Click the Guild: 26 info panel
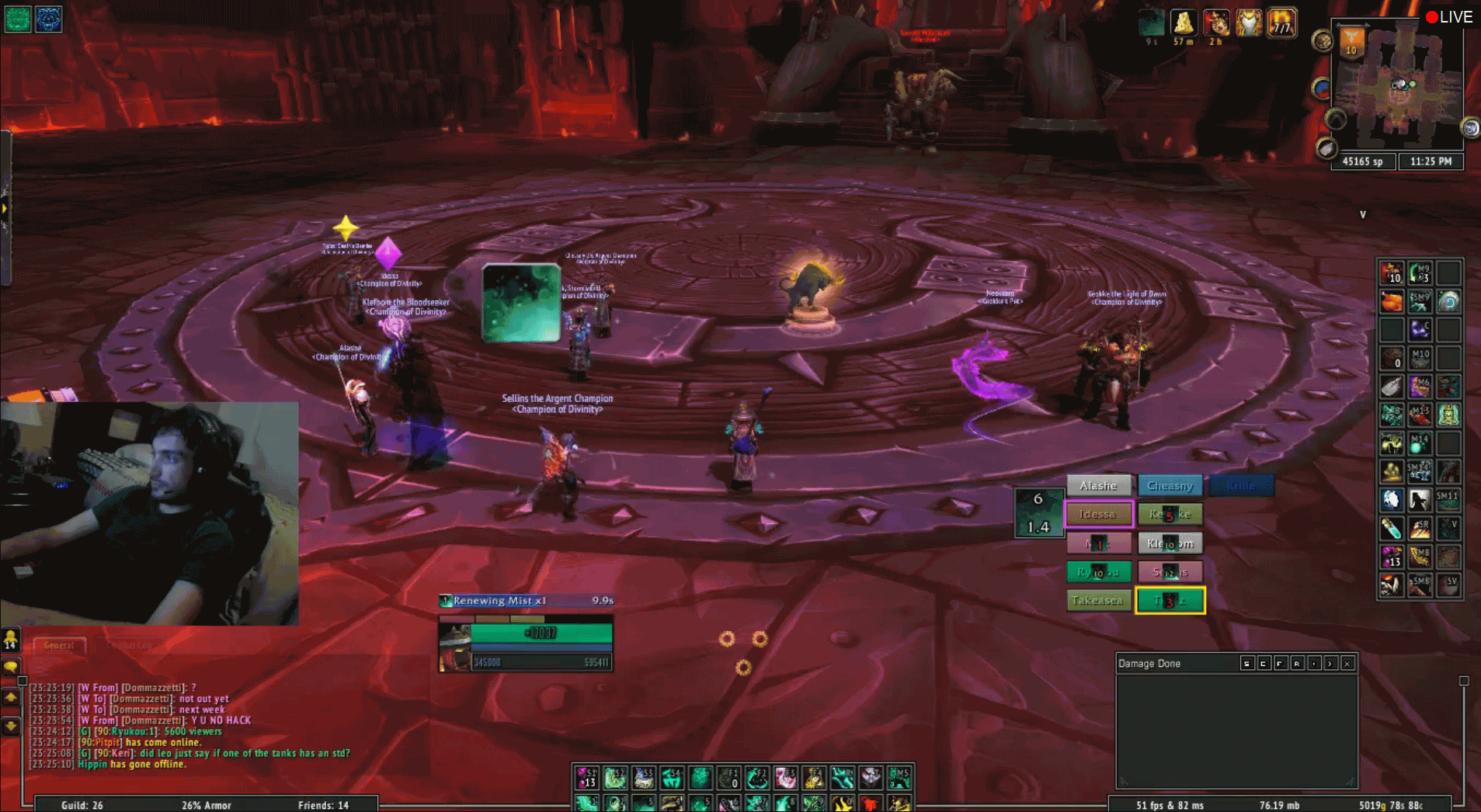The height and width of the screenshot is (812, 1481). tap(82, 805)
